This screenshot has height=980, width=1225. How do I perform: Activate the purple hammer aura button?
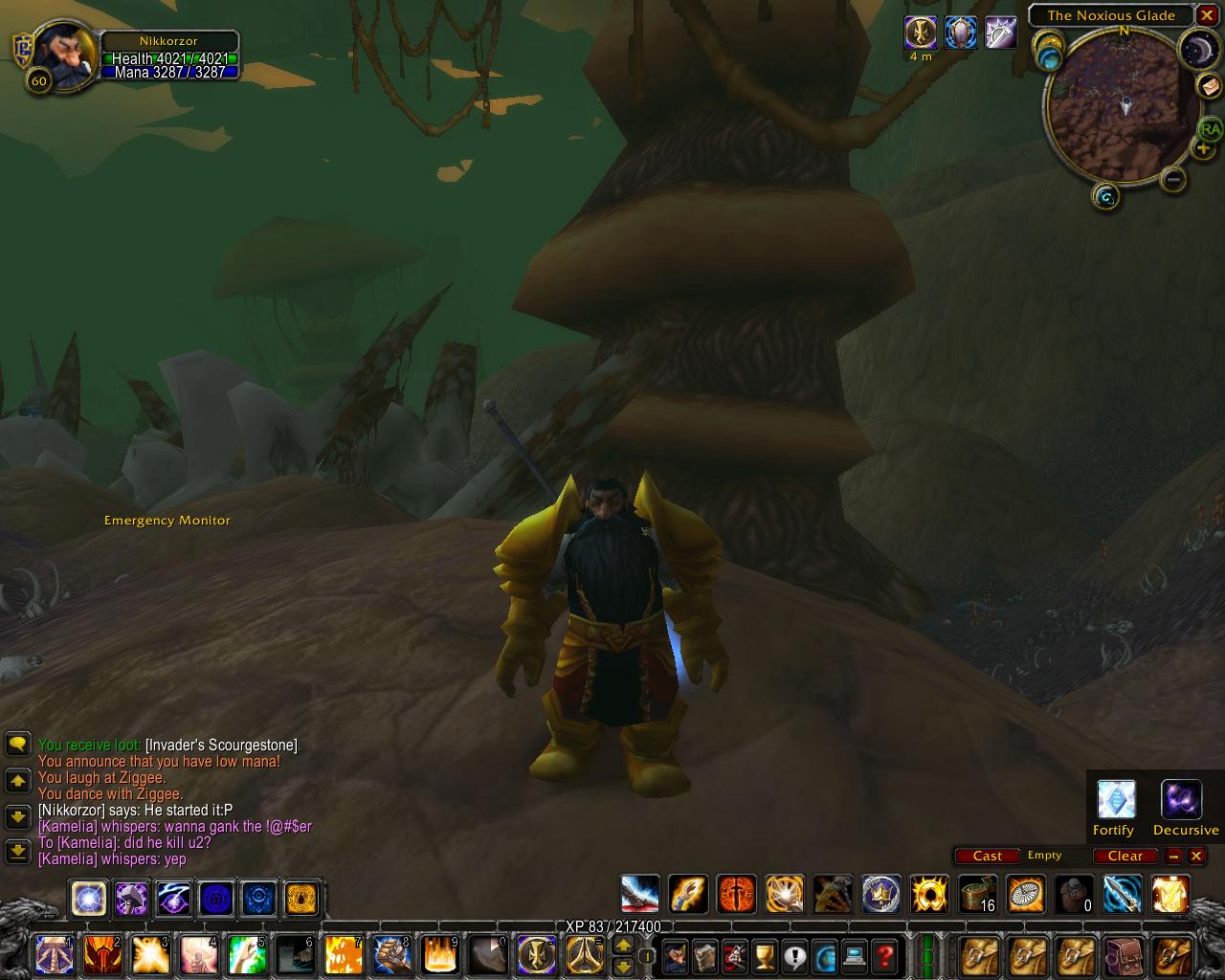click(x=131, y=899)
